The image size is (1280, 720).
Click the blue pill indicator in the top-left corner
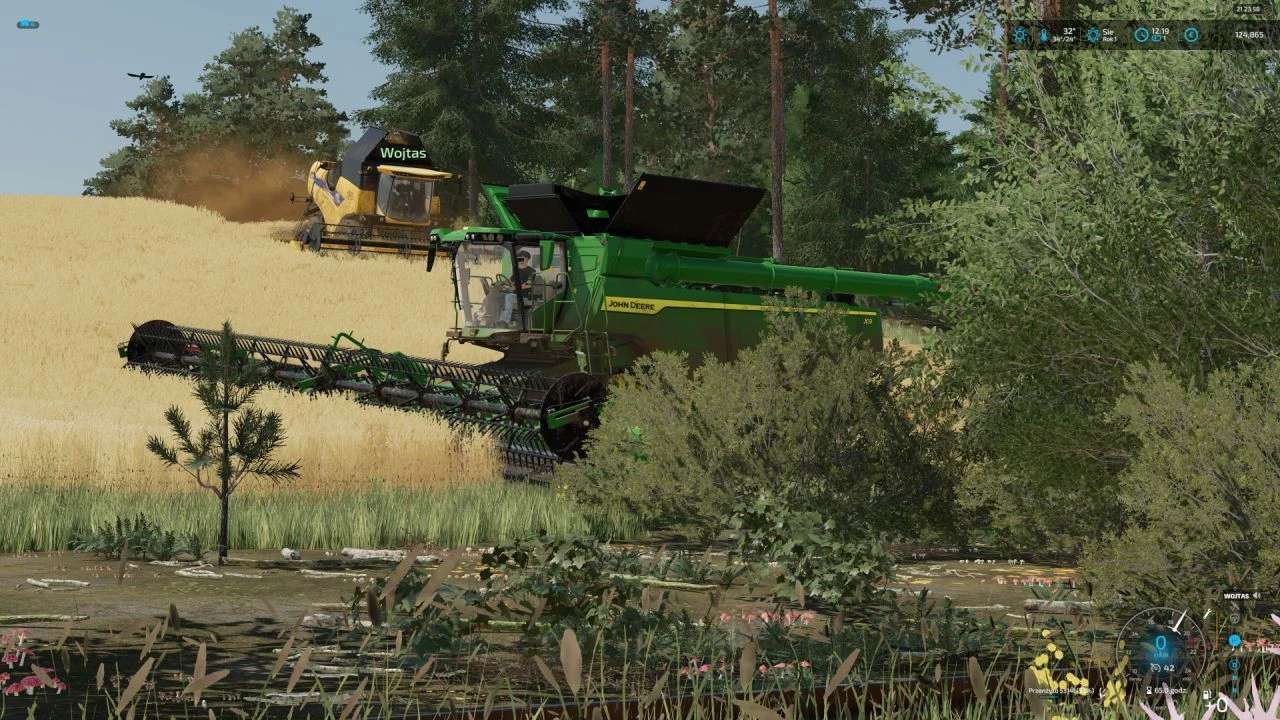pyautogui.click(x=27, y=24)
